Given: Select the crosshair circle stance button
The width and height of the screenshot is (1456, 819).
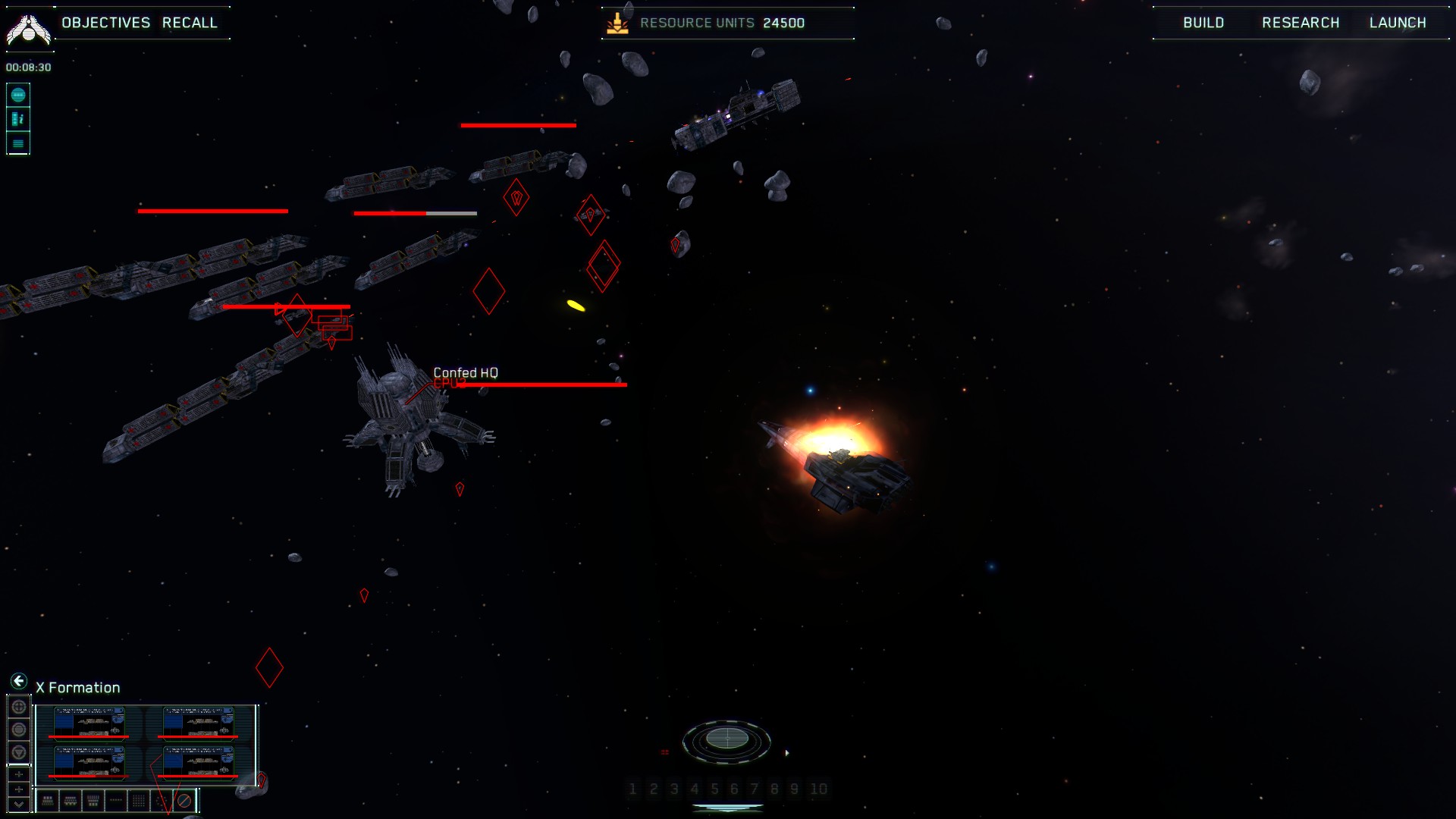Looking at the screenshot, I should coord(19,707).
